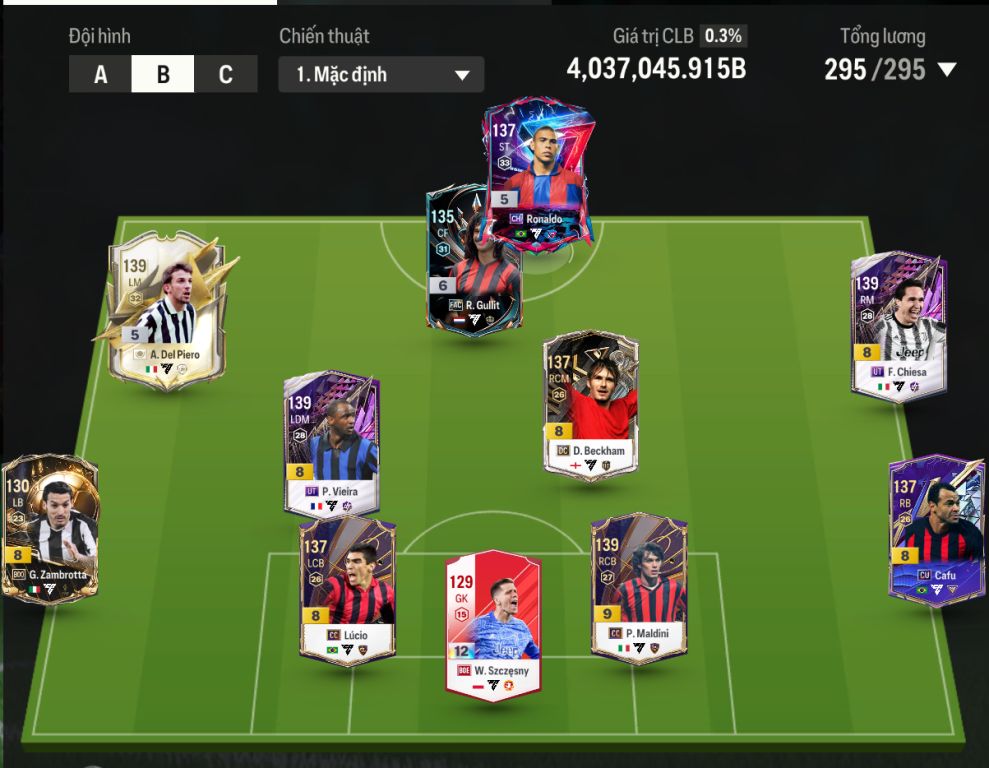Select the Ronaldo striker card
Viewport: 989px width, 768px height.
(540, 170)
